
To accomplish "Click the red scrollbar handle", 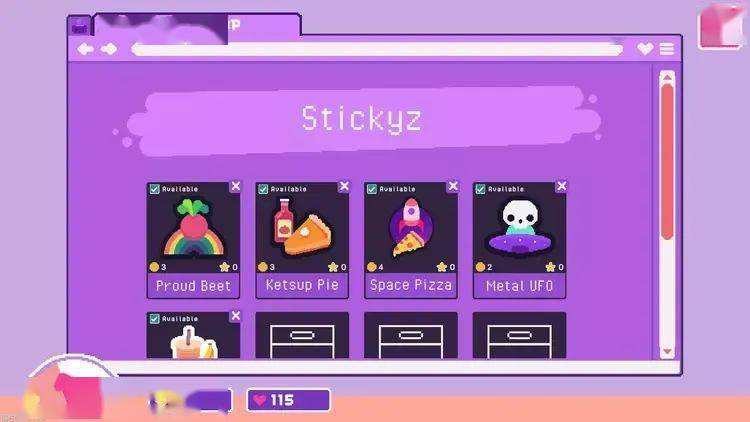I will tap(667, 160).
